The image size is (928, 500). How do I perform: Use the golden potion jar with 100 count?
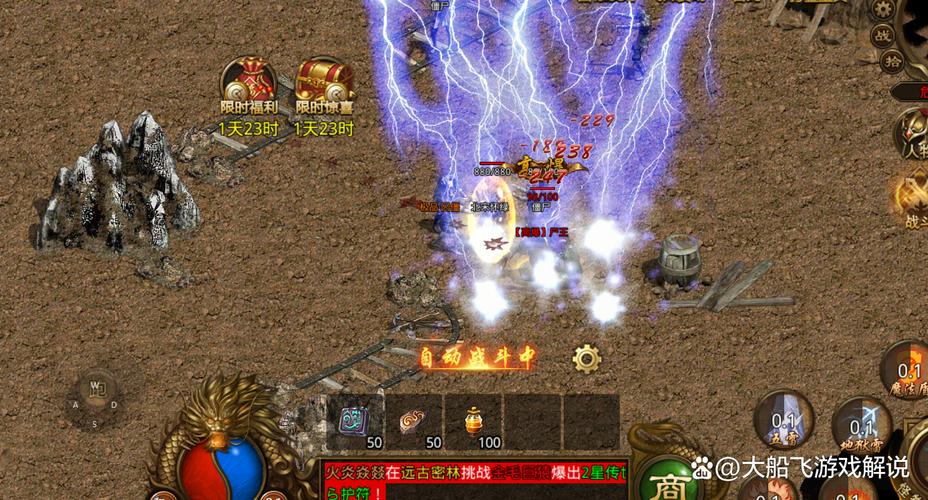tap(474, 420)
